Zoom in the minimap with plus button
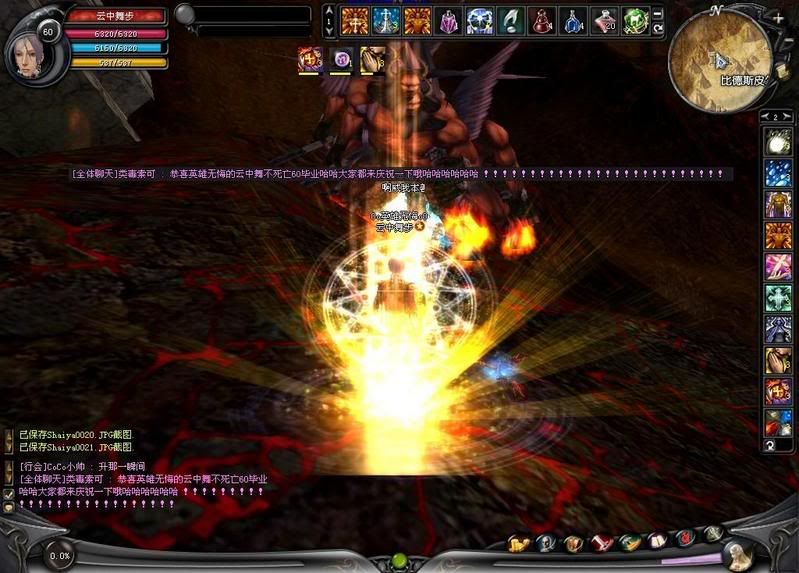The width and height of the screenshot is (799, 573). (779, 18)
